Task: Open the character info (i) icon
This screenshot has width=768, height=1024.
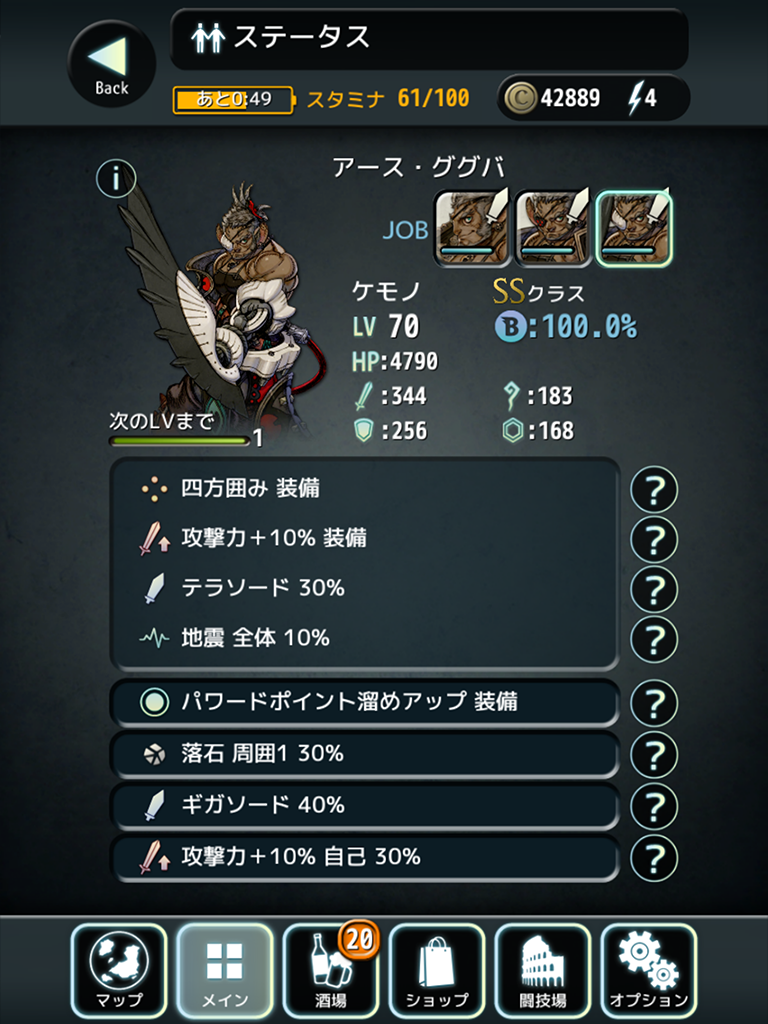Action: click(x=116, y=179)
